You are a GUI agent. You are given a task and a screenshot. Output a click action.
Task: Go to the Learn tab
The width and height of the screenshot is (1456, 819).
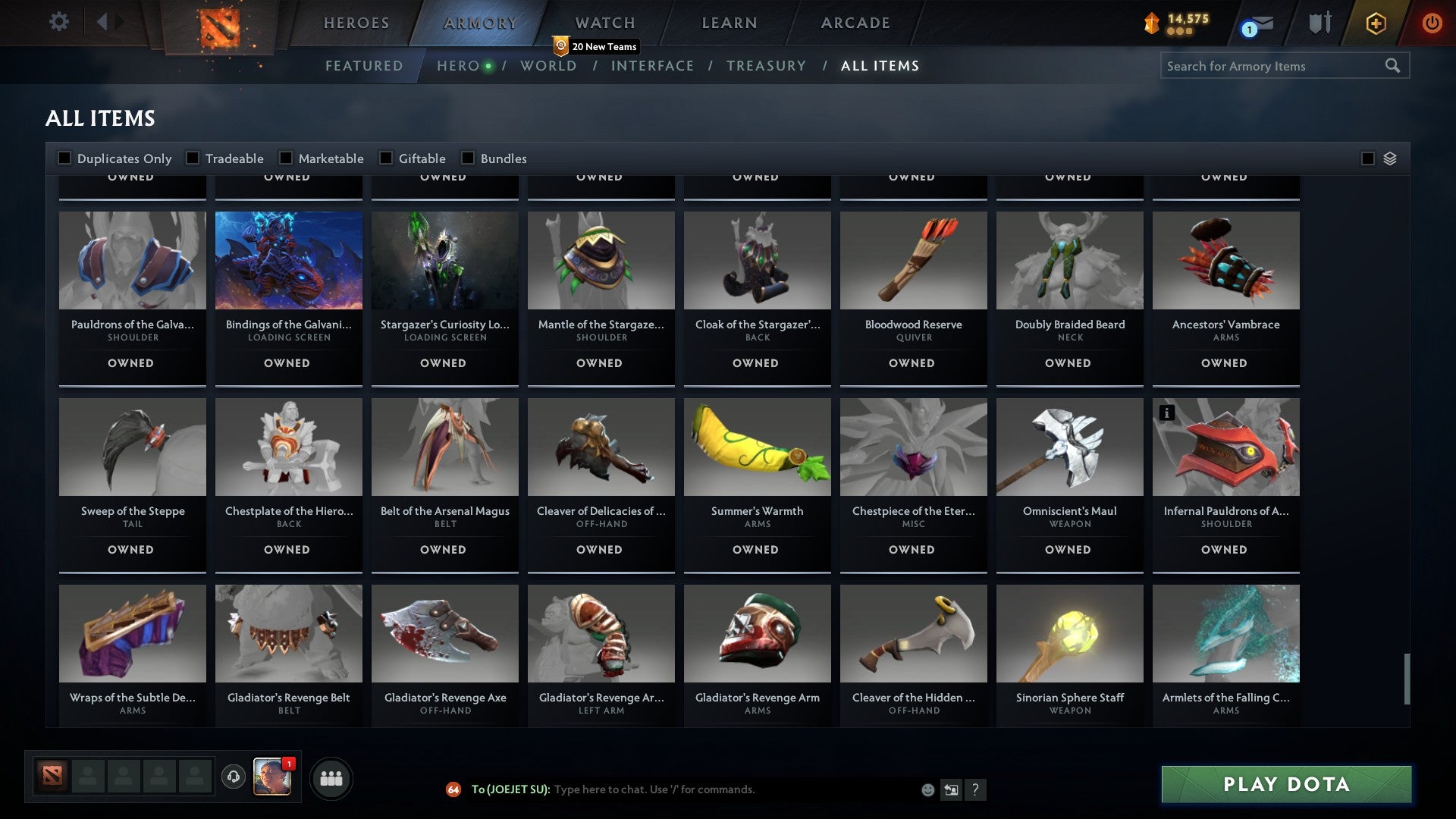(x=730, y=23)
